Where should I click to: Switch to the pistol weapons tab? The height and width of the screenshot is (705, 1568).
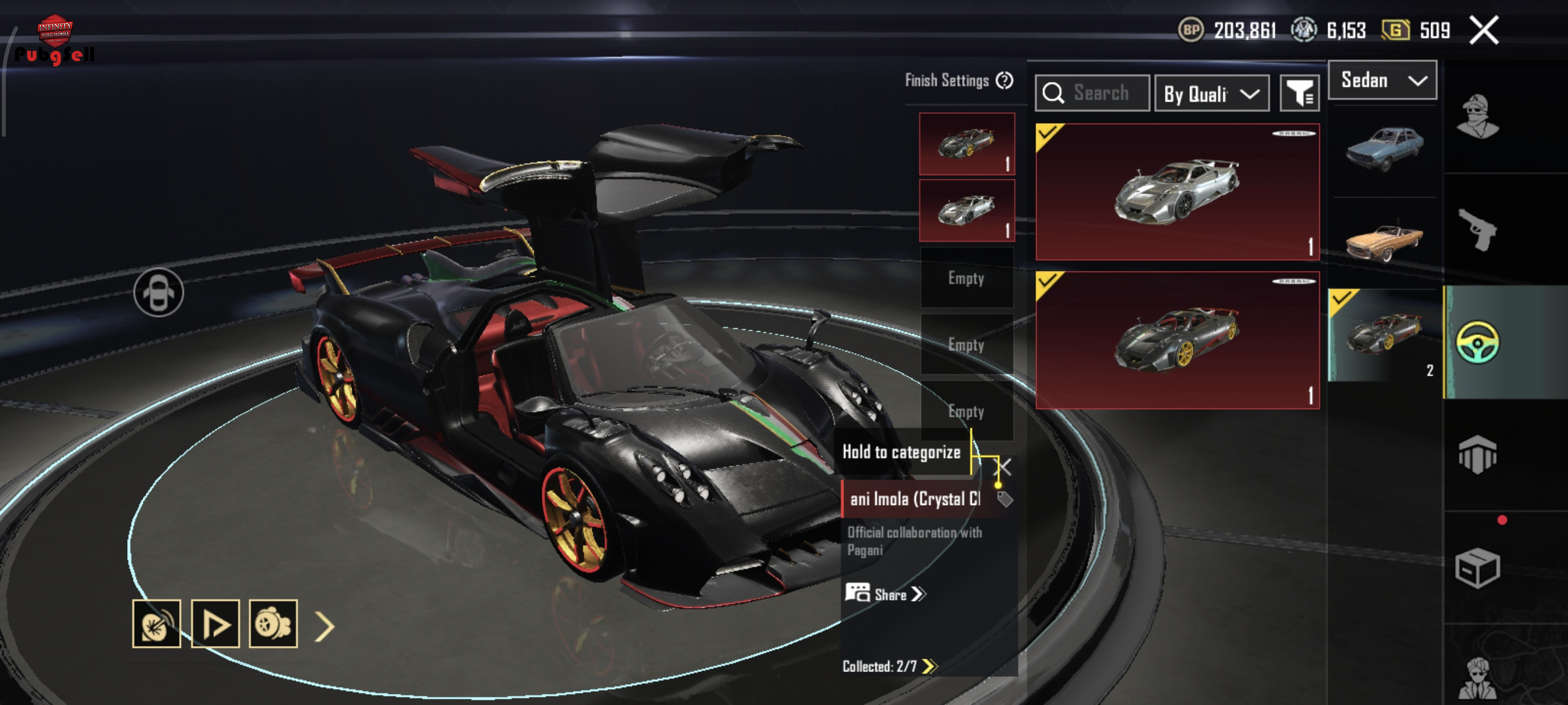1477,230
